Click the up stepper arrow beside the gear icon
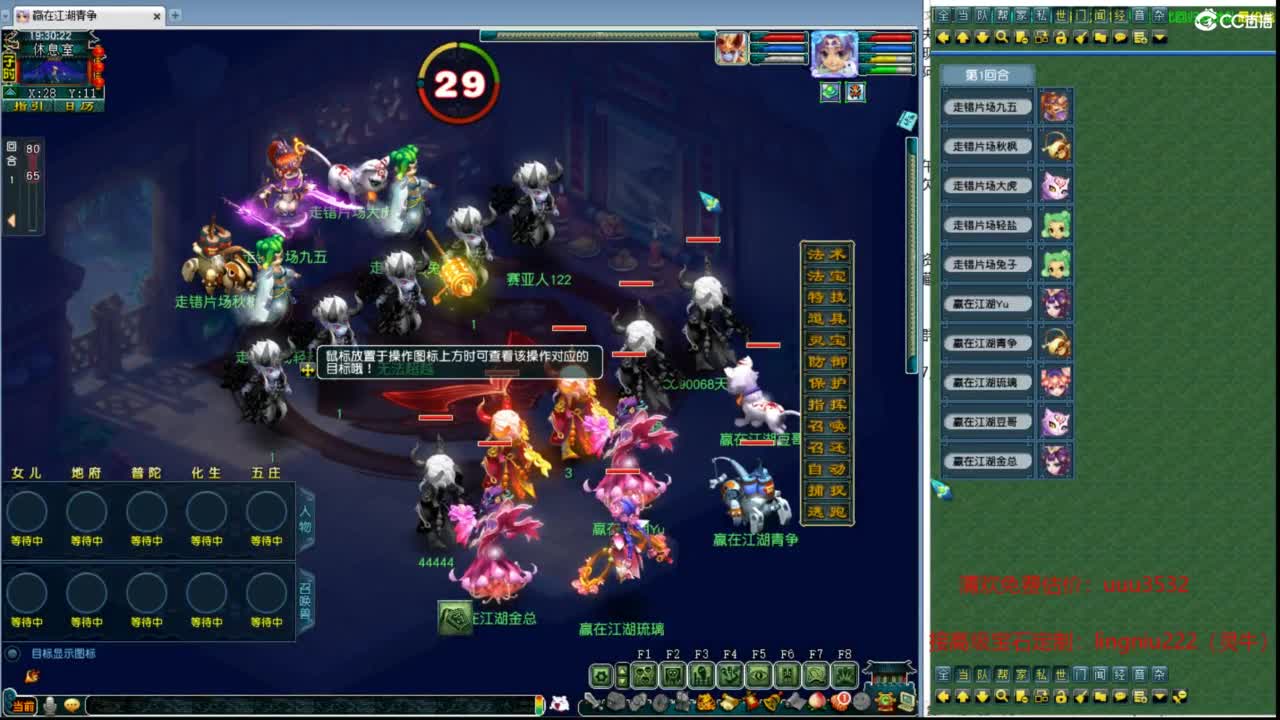Screen dimensions: 1280x720 coord(622,668)
